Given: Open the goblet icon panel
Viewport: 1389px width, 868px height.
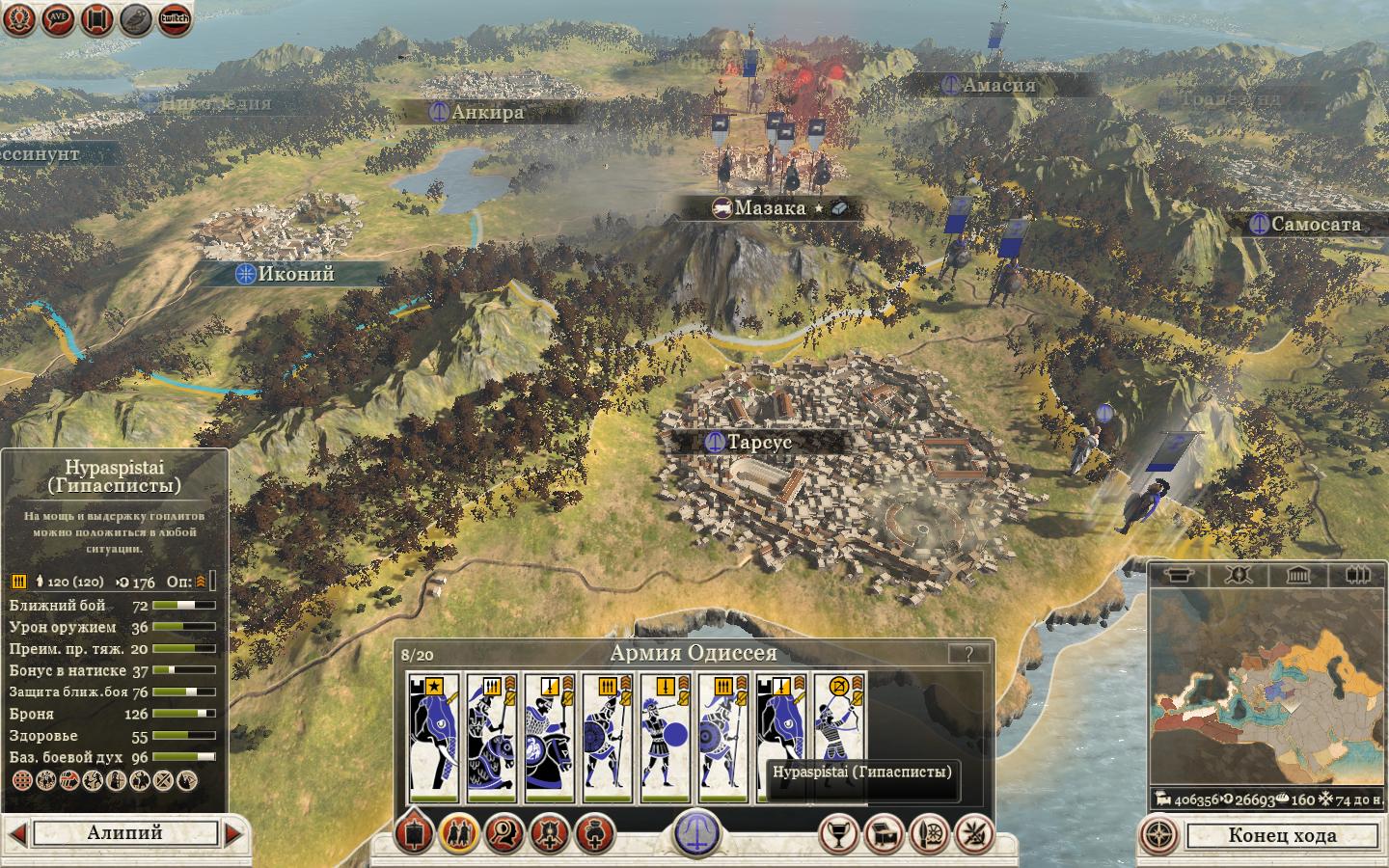Looking at the screenshot, I should [x=838, y=833].
